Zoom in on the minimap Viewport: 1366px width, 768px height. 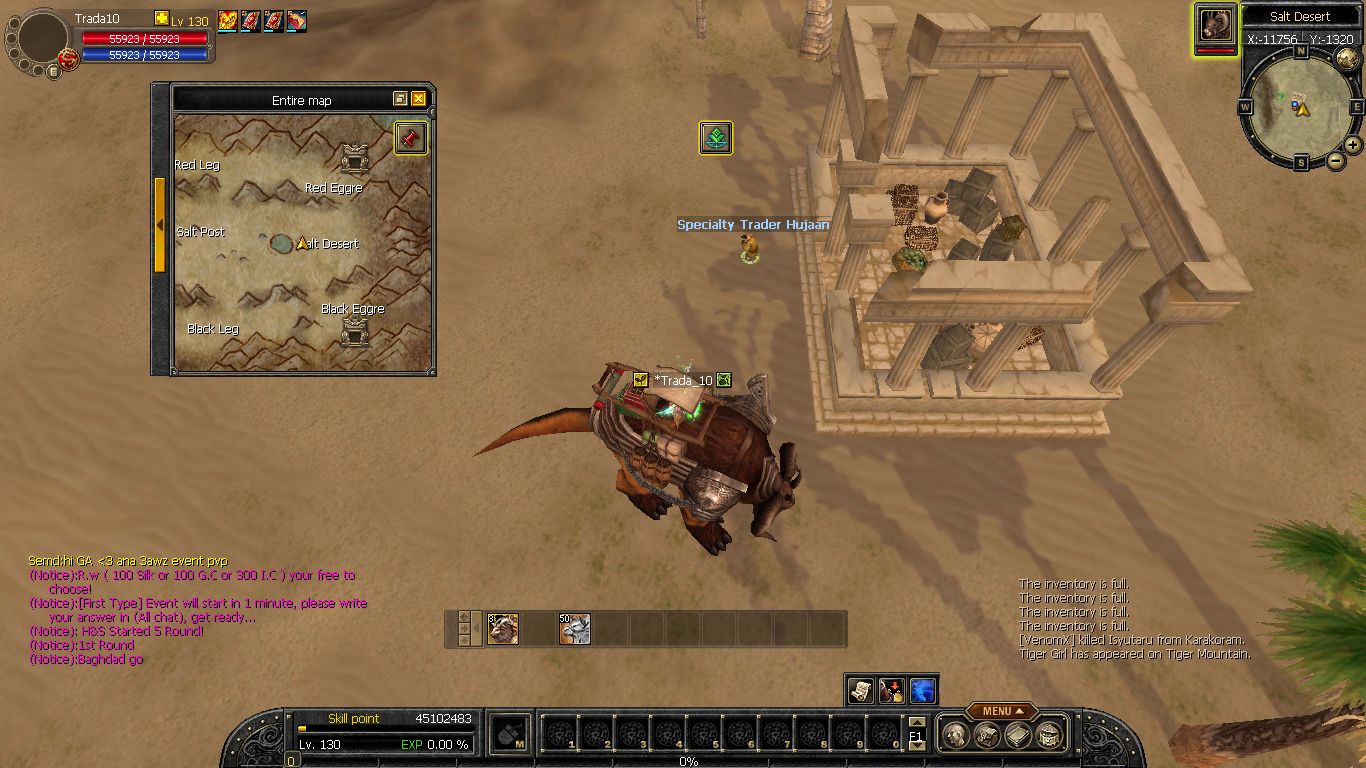coord(1353,144)
